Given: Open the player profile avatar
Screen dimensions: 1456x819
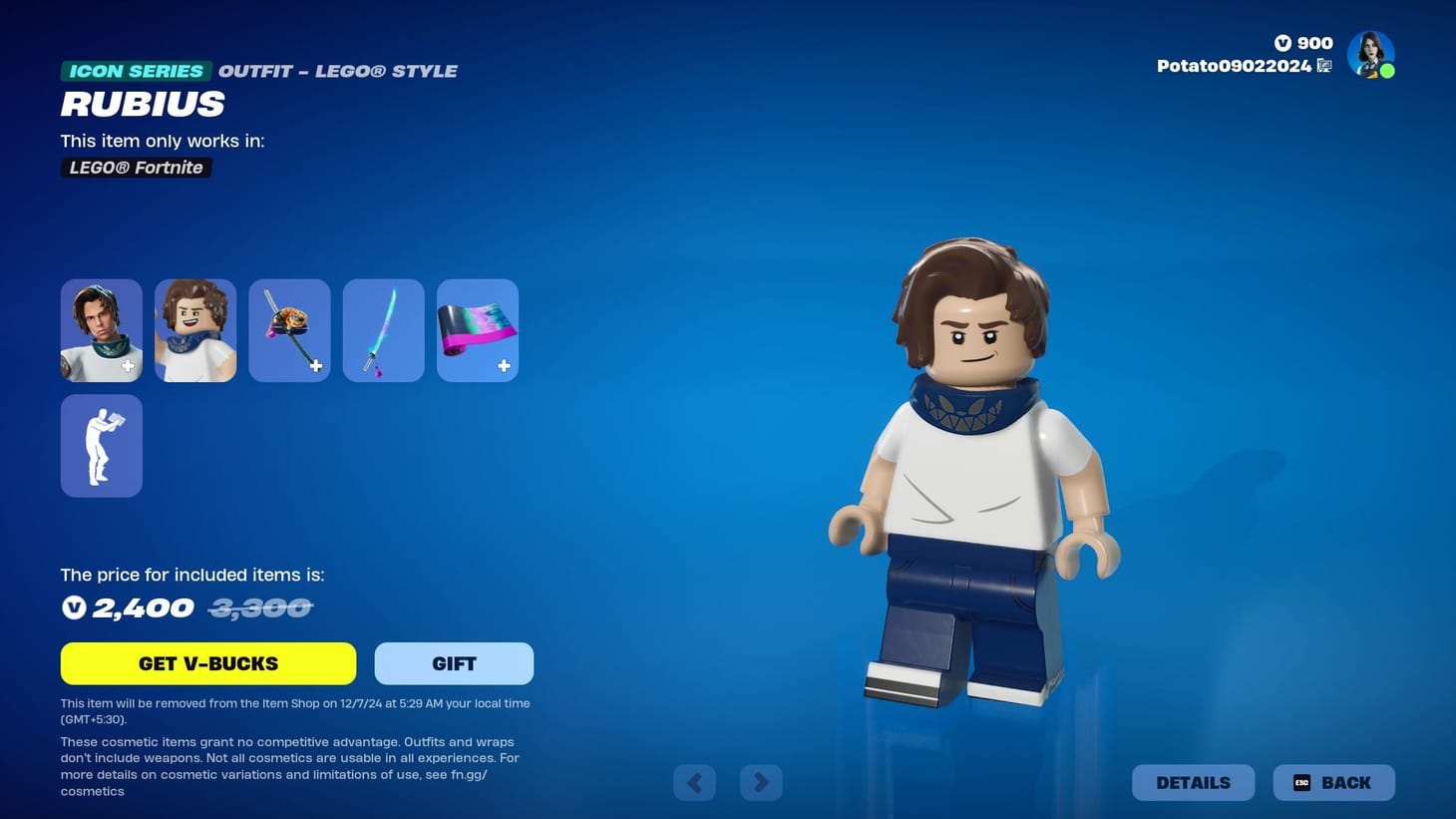Looking at the screenshot, I should pyautogui.click(x=1371, y=54).
